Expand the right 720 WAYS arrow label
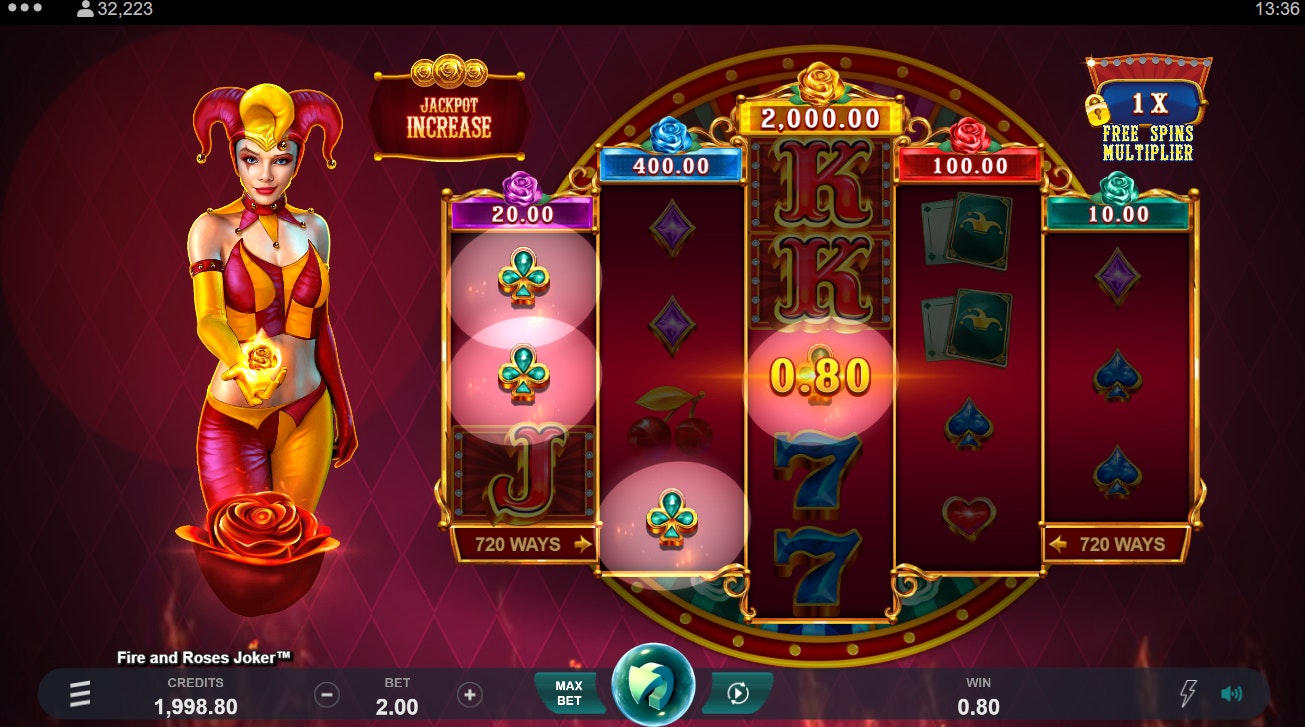 click(1117, 544)
